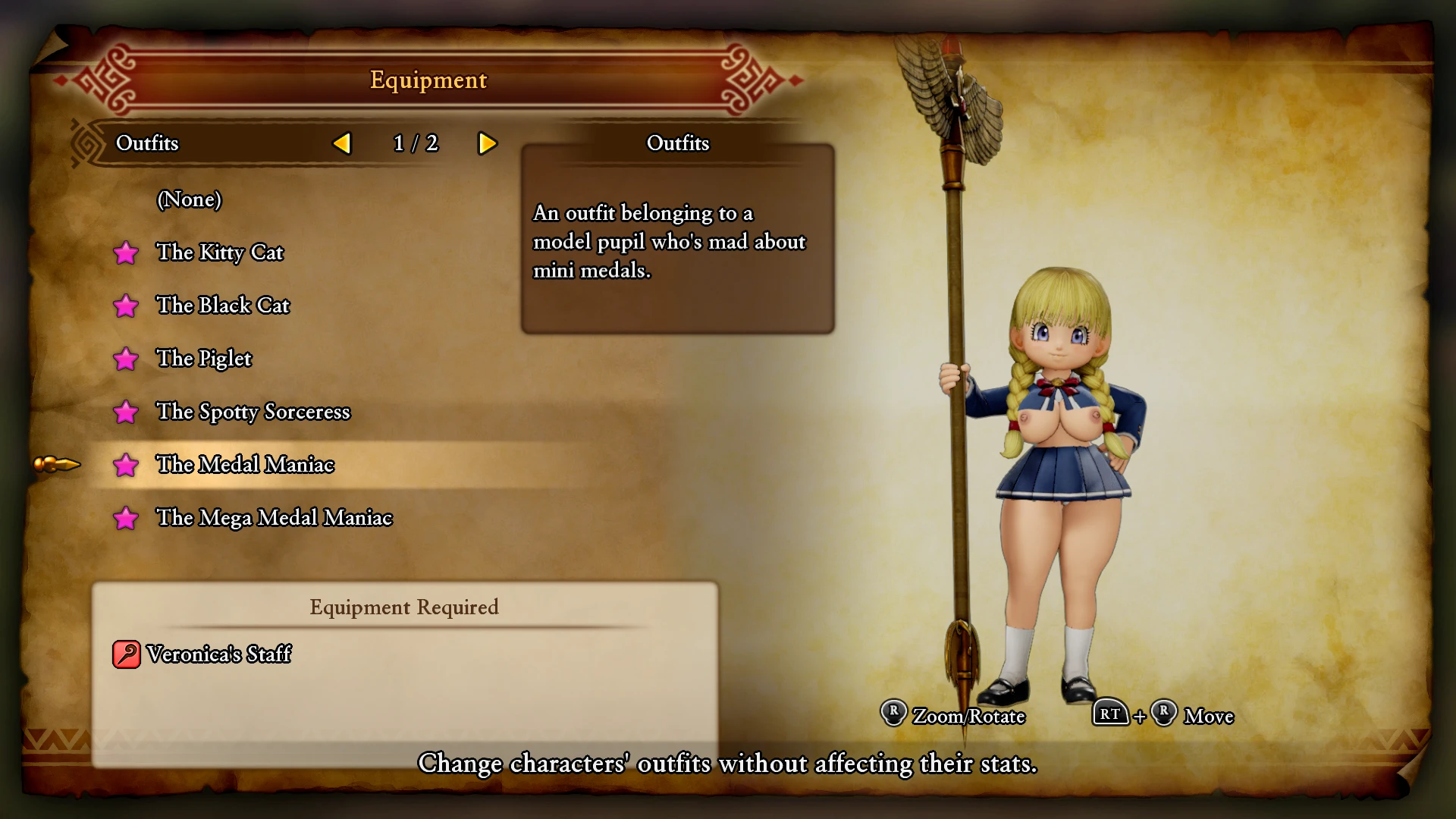Click the left arrow to go back a page
The height and width of the screenshot is (819, 1456).
coord(343,143)
